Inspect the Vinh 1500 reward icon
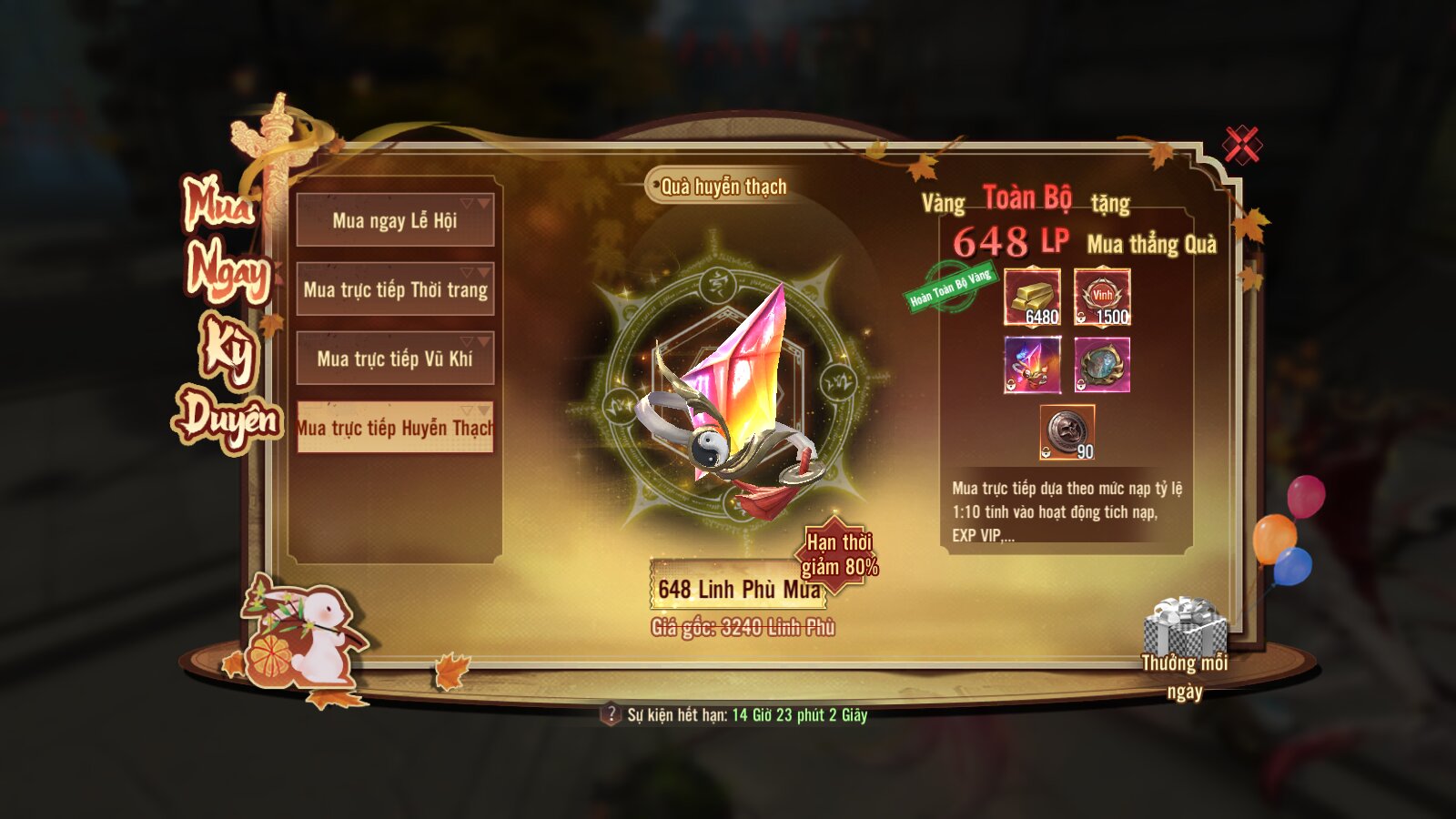This screenshot has height=819, width=1456. [1102, 297]
